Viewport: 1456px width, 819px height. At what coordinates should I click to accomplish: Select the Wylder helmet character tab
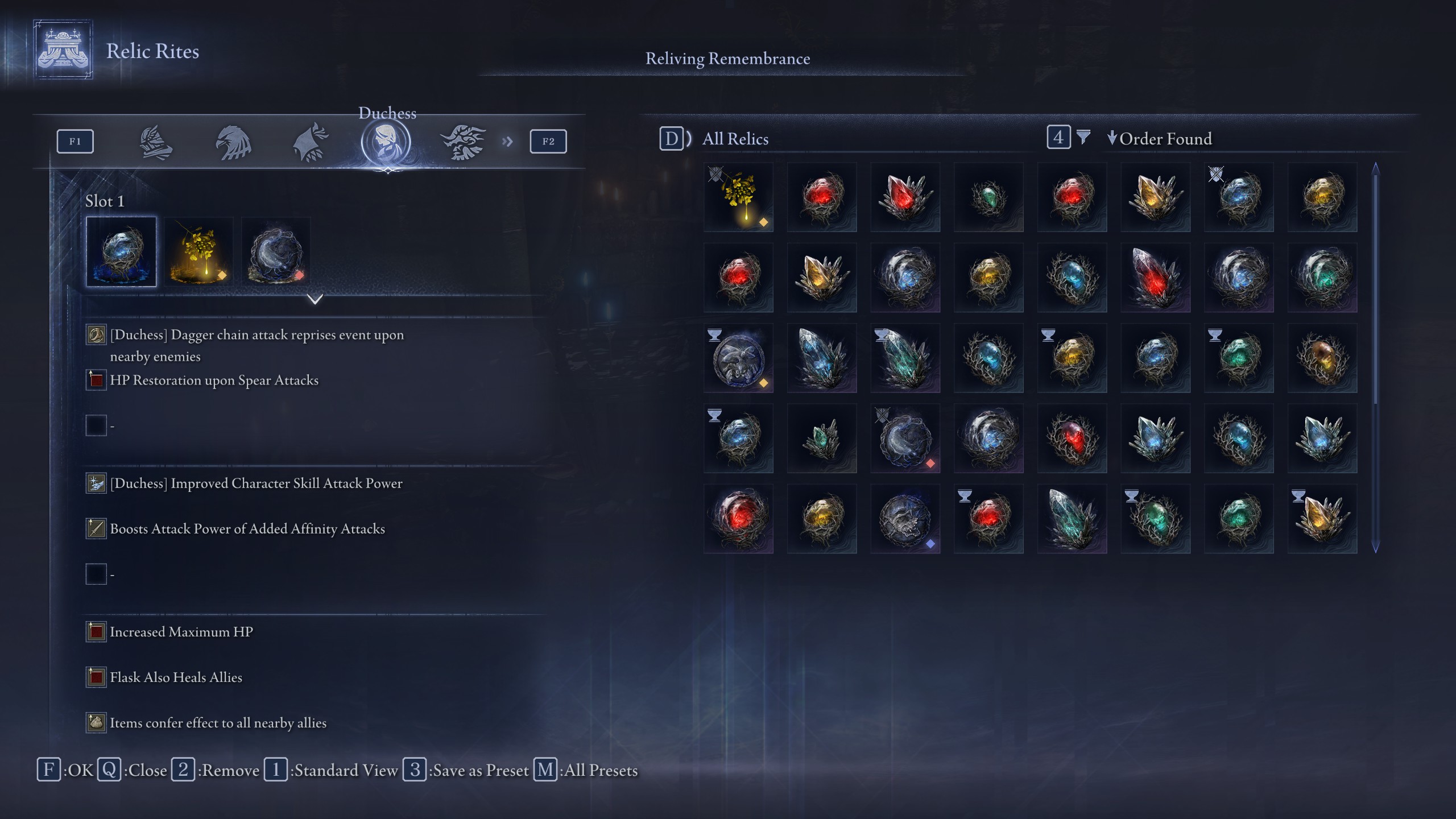click(x=155, y=142)
